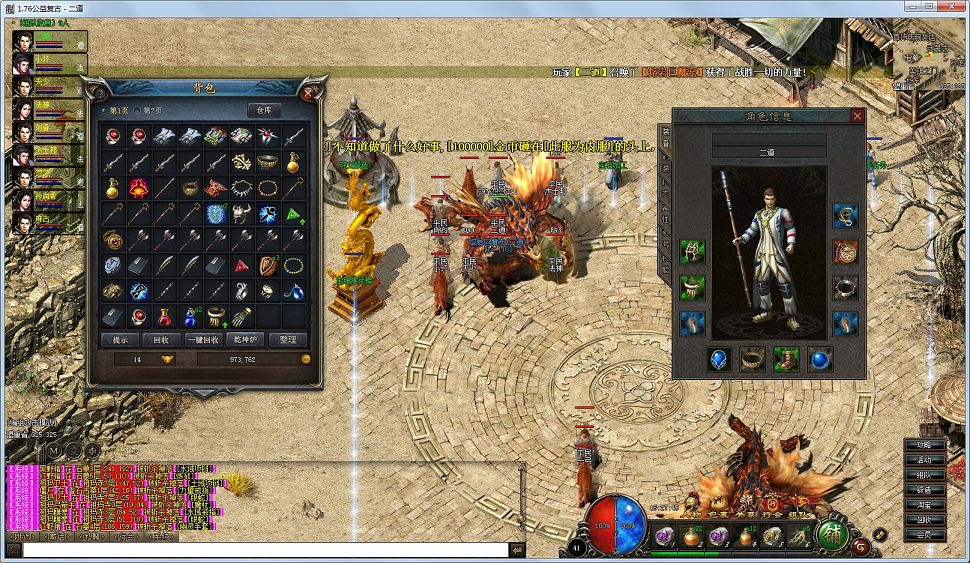
Task: Click the chat text input box
Action: [x=265, y=549]
